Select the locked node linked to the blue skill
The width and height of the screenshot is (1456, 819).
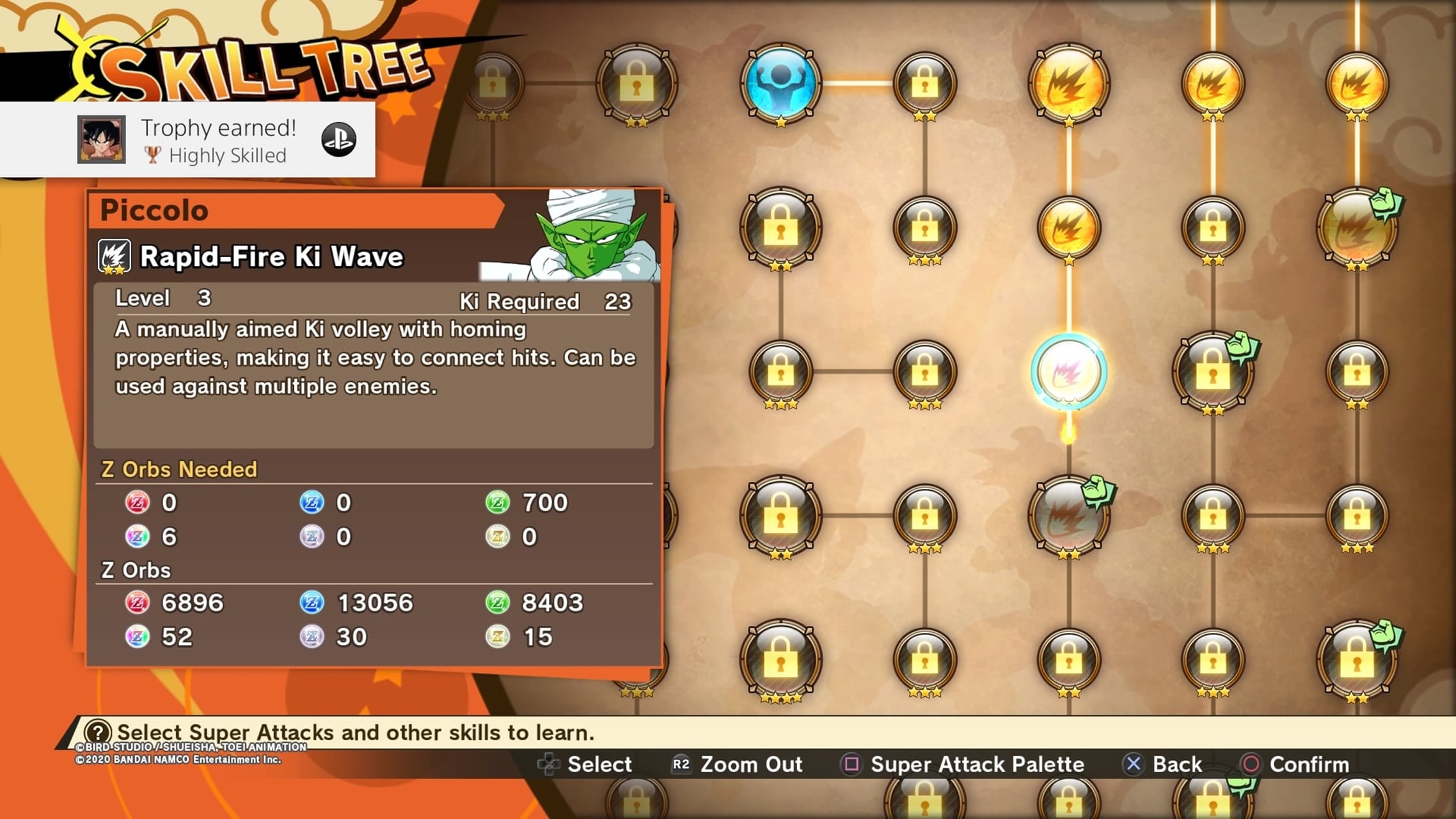924,83
